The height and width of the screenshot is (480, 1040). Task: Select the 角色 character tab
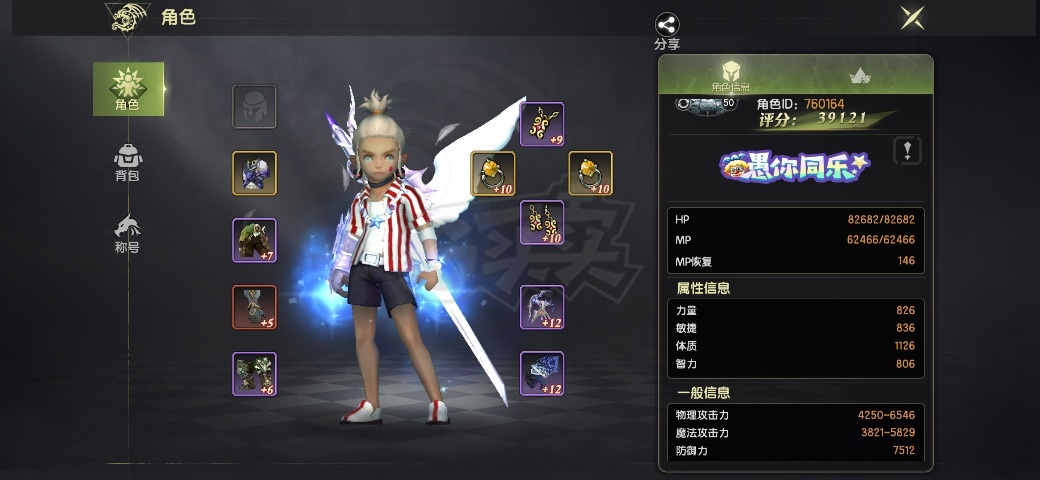coord(128,89)
